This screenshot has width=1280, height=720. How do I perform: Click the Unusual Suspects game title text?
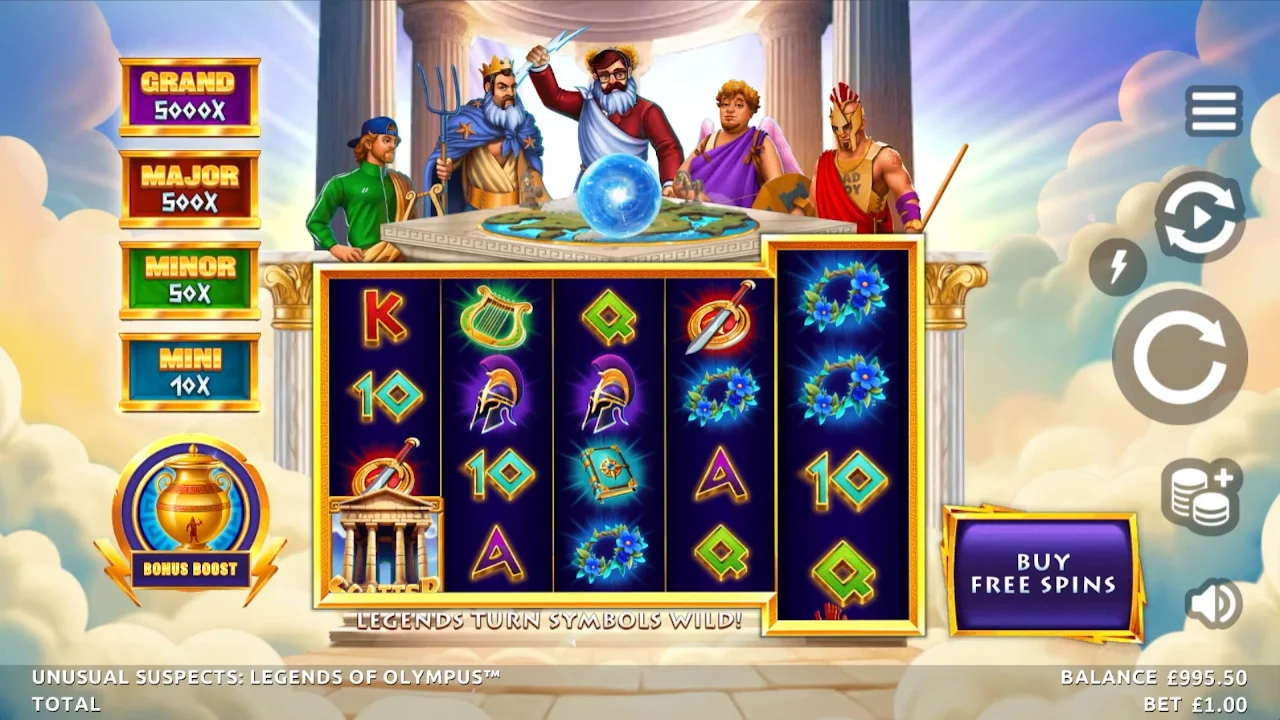(265, 675)
